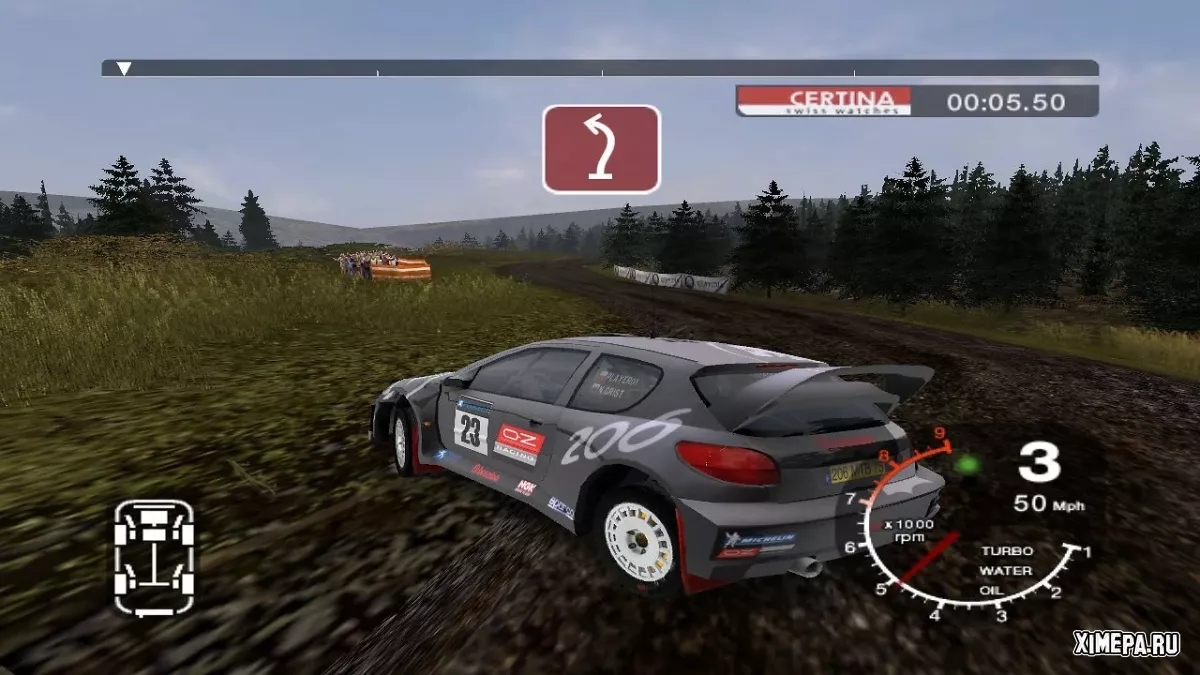1200x675 pixels.
Task: Click the red Certina sponsor logo
Action: [x=824, y=100]
